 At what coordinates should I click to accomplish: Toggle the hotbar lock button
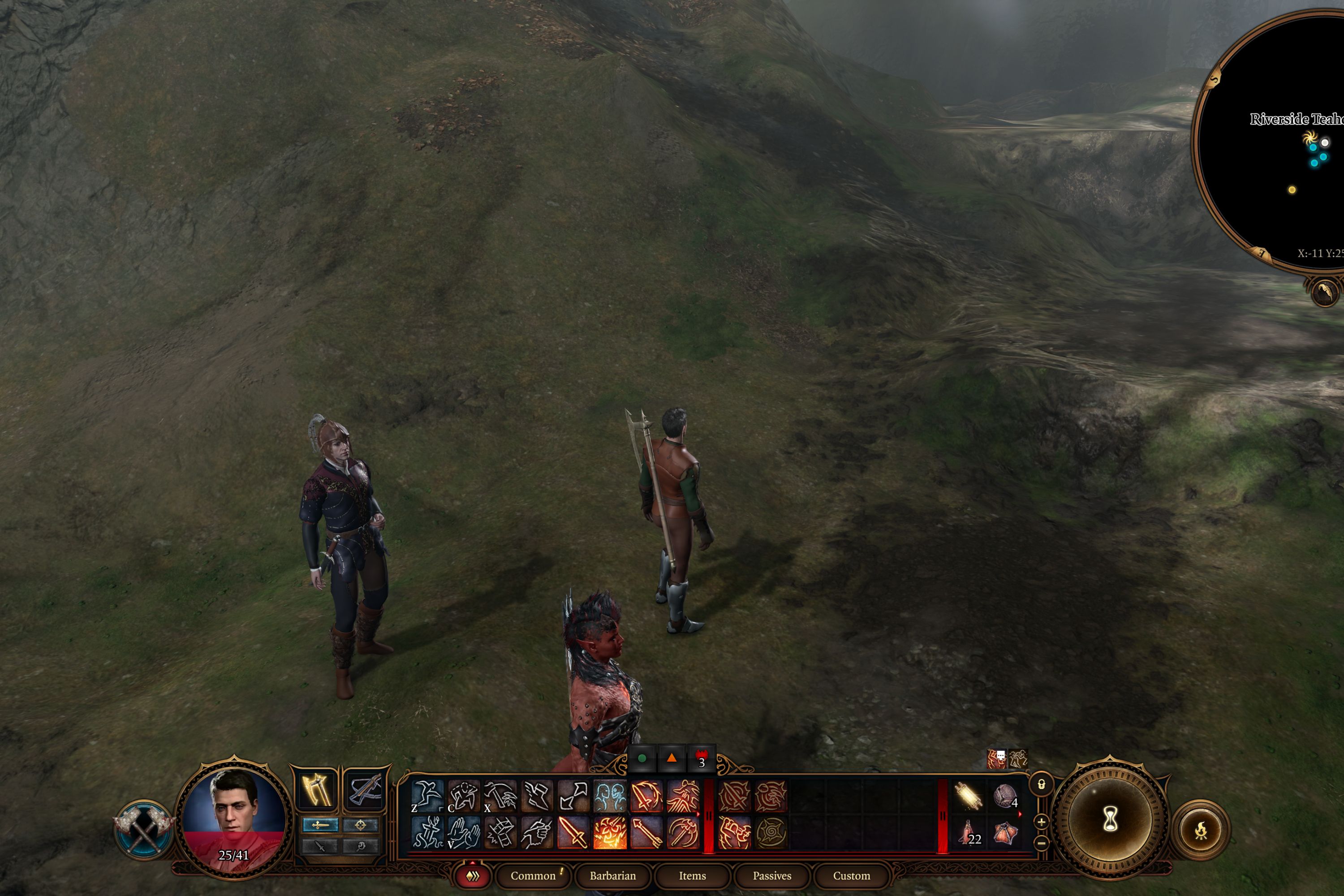1041,784
